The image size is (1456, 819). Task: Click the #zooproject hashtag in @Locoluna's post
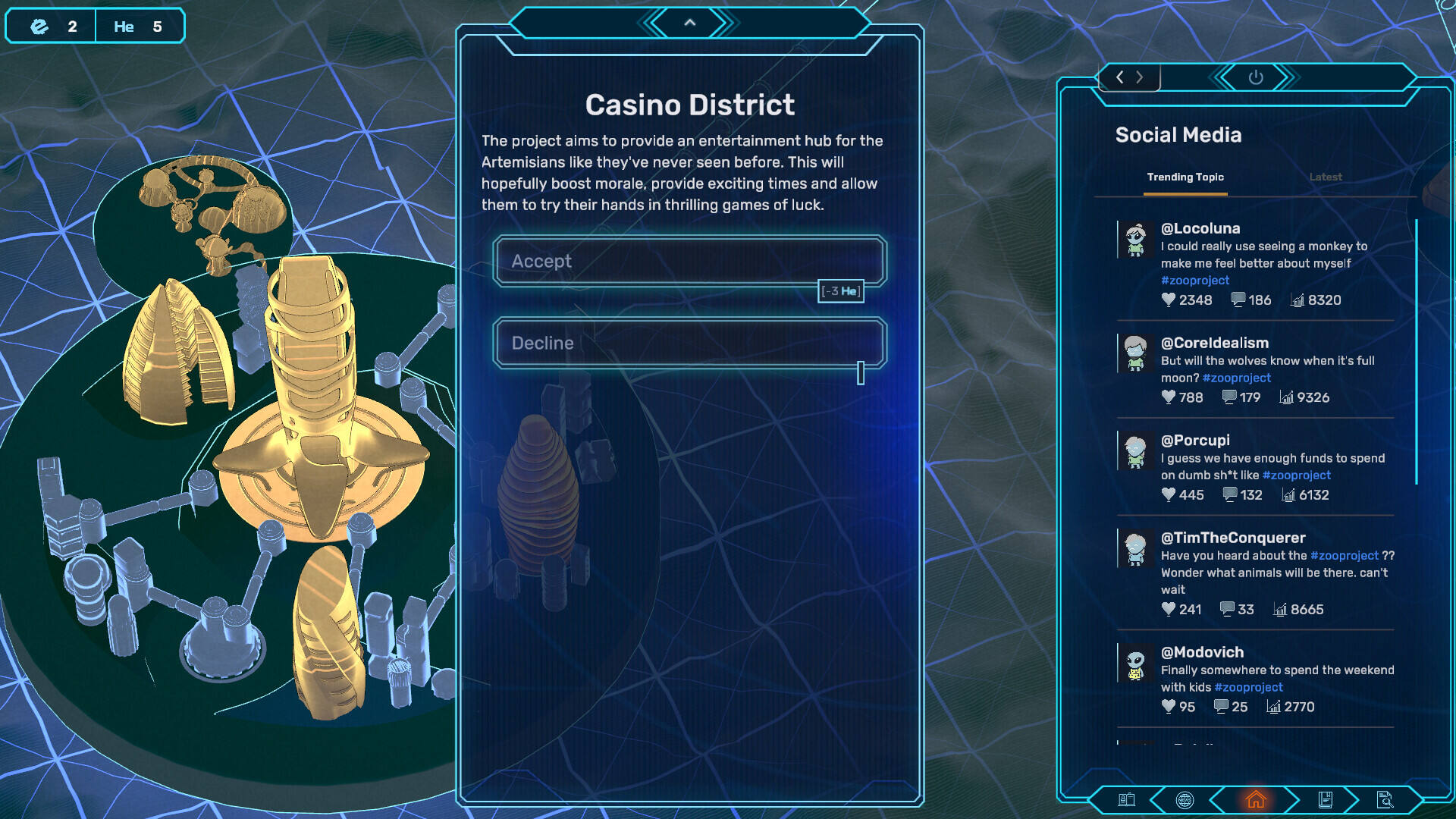[1194, 281]
